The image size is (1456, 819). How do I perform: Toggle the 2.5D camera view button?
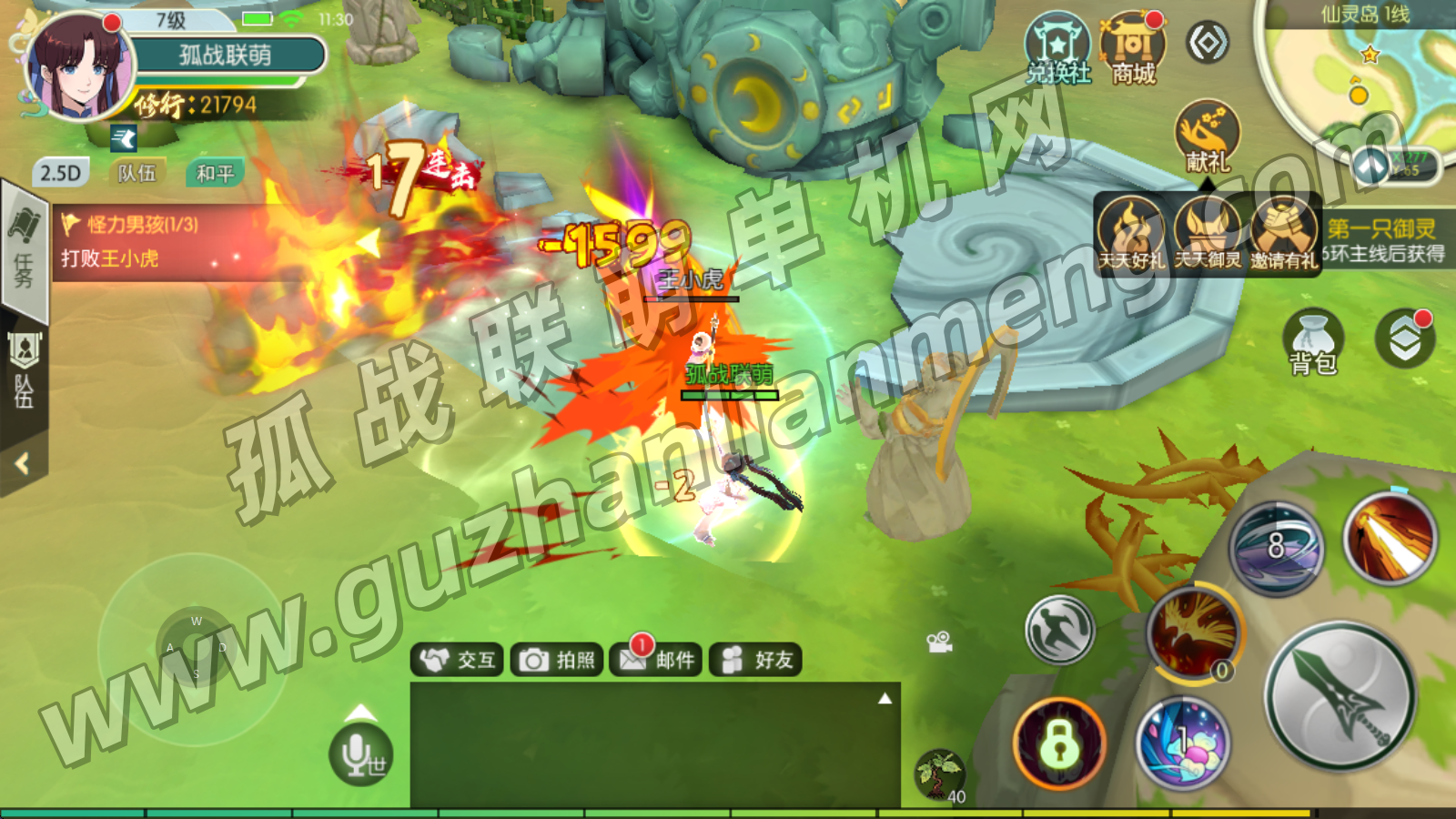click(60, 173)
